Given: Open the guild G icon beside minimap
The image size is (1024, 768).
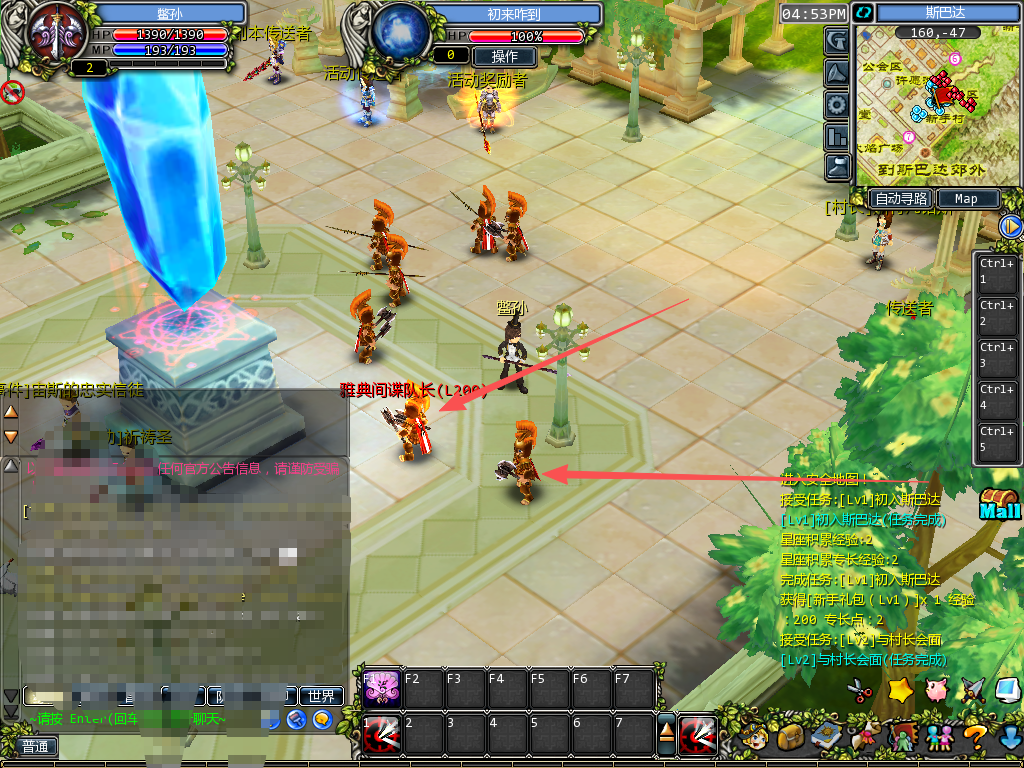Looking at the screenshot, I should click(x=837, y=40).
